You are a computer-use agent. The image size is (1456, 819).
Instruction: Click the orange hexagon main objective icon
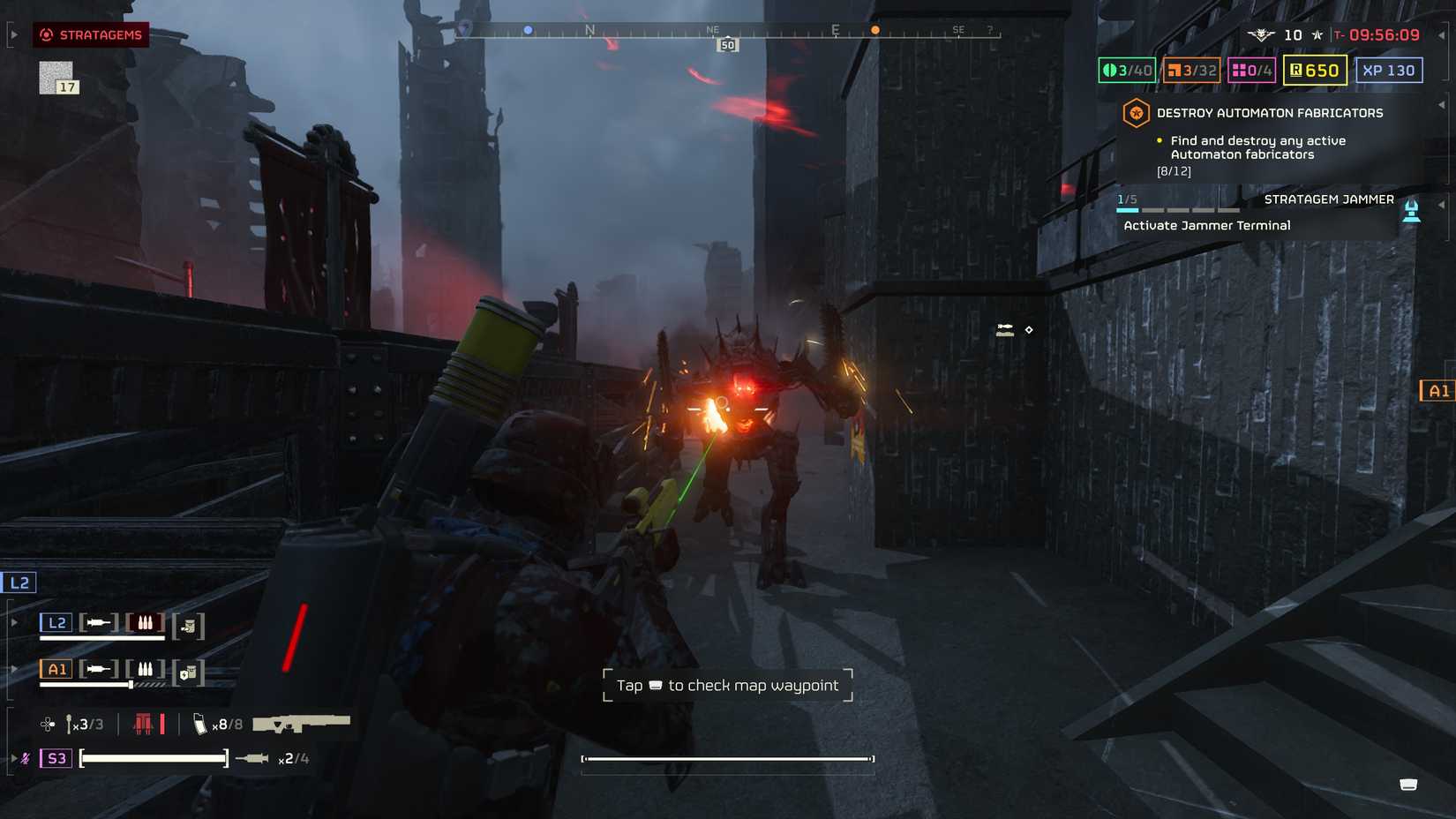click(1136, 113)
